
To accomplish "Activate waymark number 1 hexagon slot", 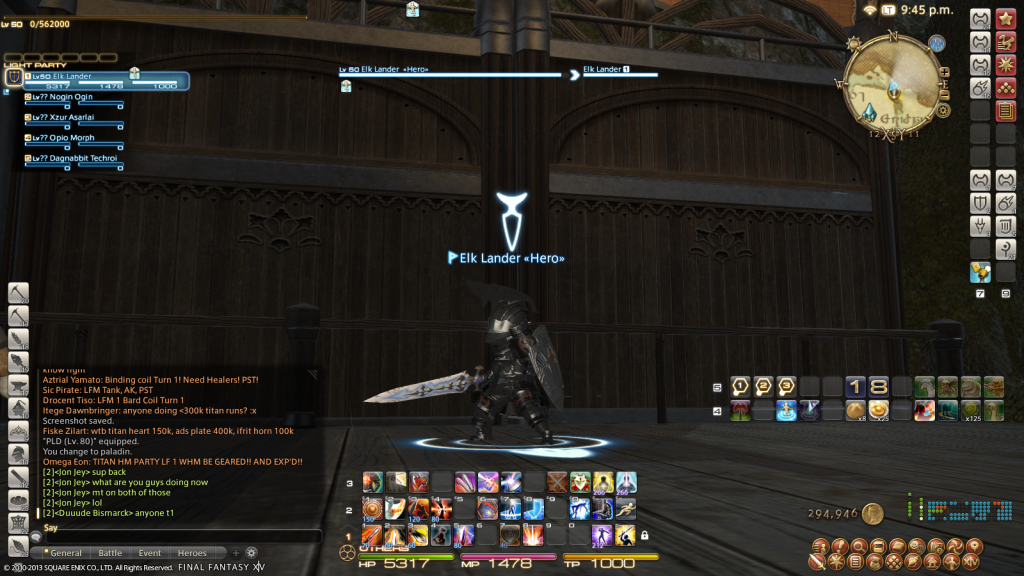I will tap(740, 386).
